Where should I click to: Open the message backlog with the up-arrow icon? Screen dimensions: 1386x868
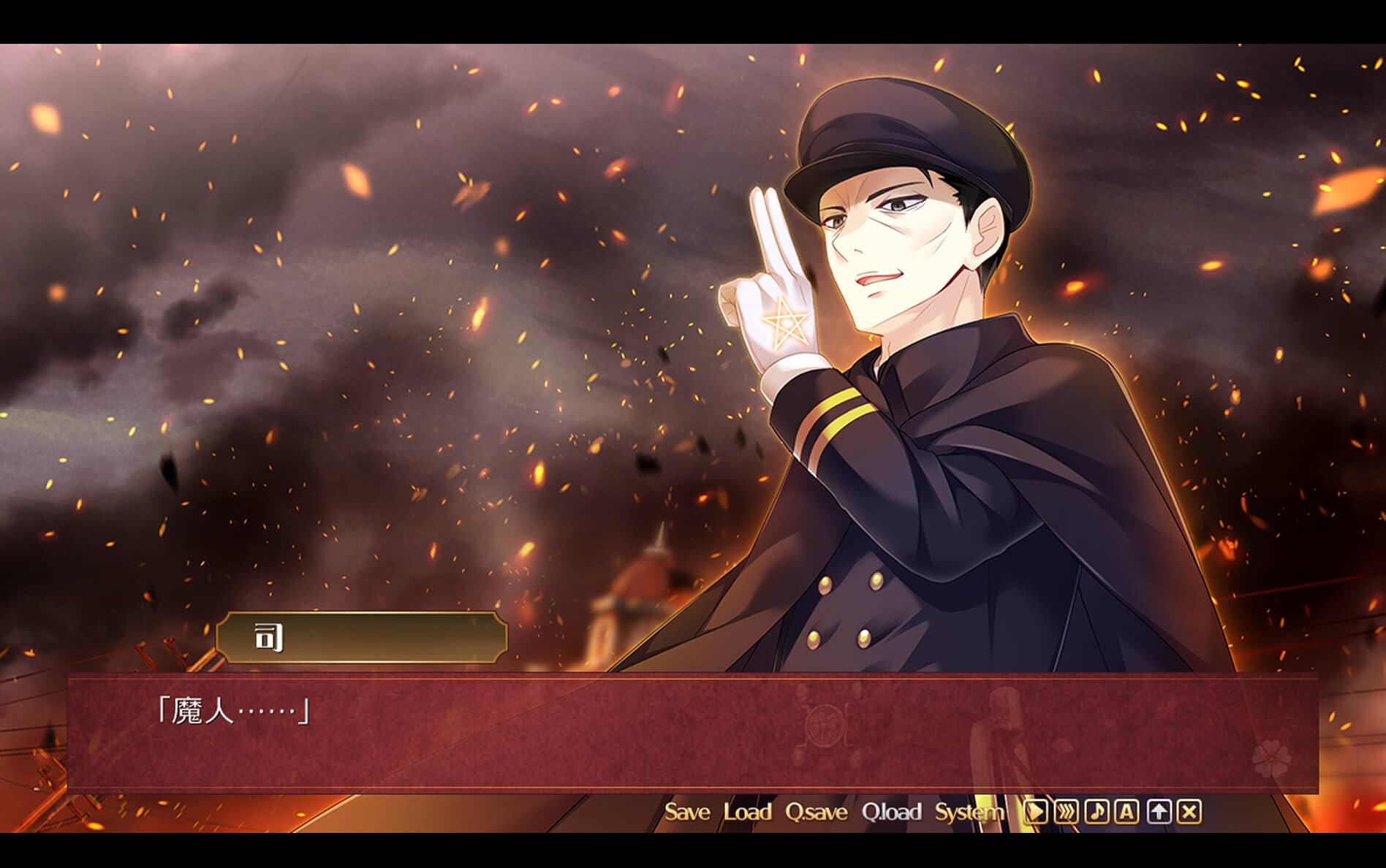(1156, 811)
